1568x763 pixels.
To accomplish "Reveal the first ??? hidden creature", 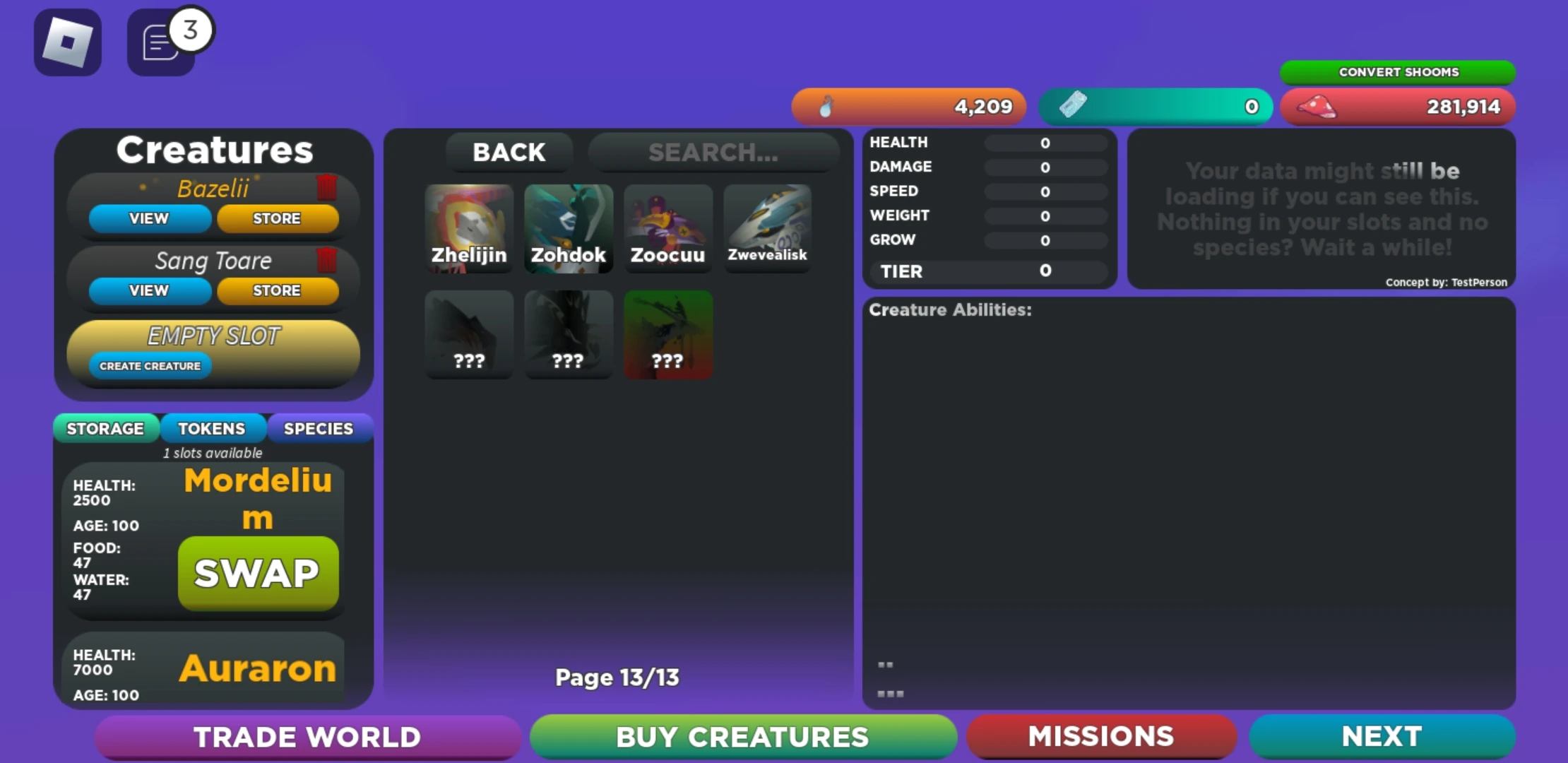I will point(468,333).
